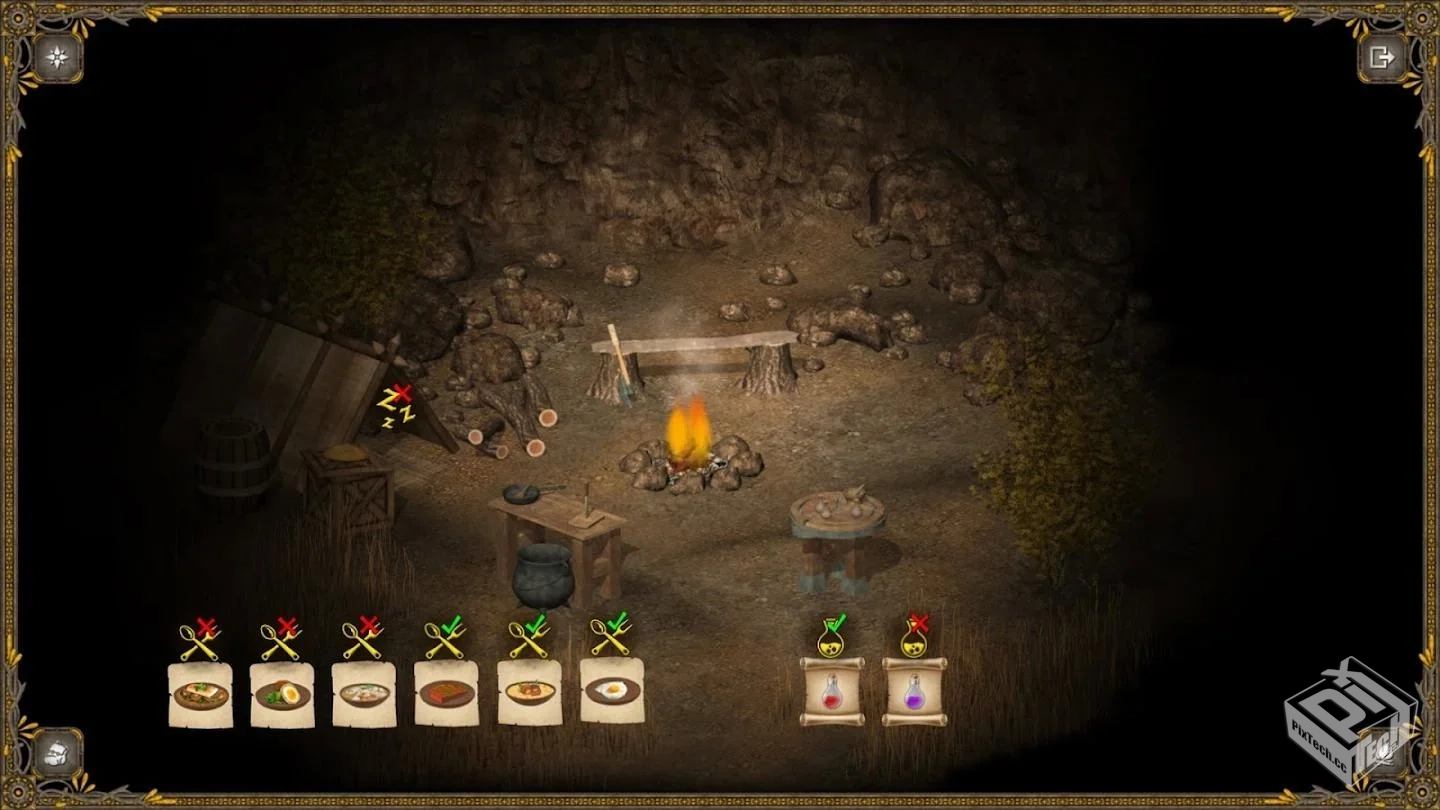1440x810 pixels.
Task: Click the sleep Zzz icon on the tent
Action: coord(396,408)
